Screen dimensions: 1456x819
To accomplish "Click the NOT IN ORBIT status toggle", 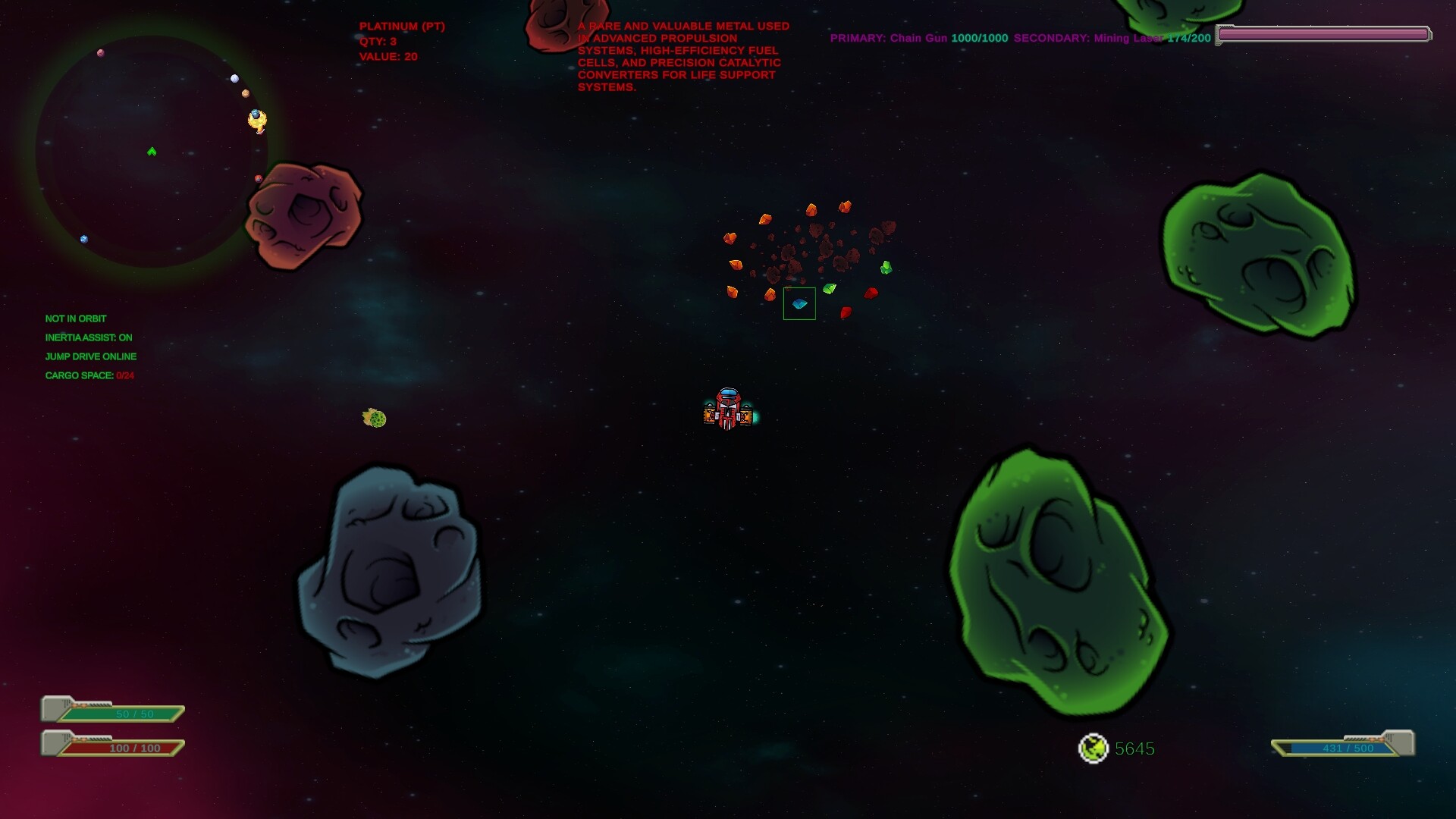I will tap(76, 318).
